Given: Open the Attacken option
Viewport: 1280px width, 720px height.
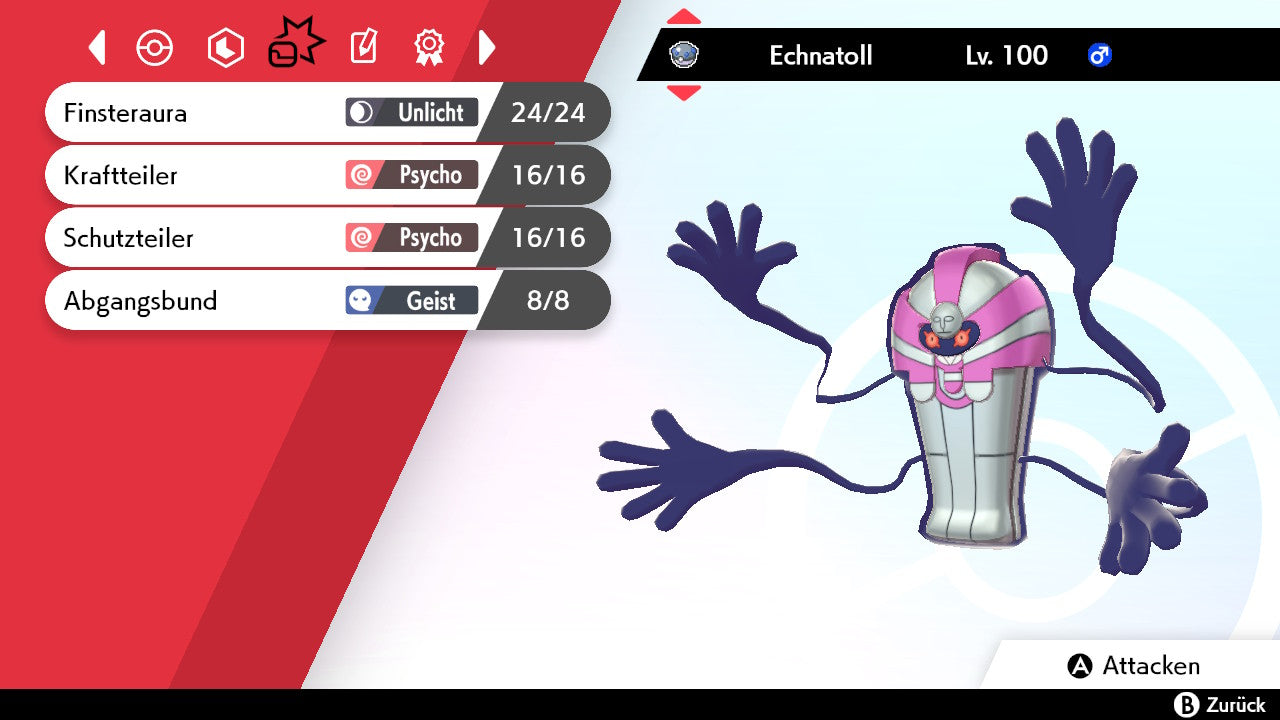Looking at the screenshot, I should coord(1135,666).
